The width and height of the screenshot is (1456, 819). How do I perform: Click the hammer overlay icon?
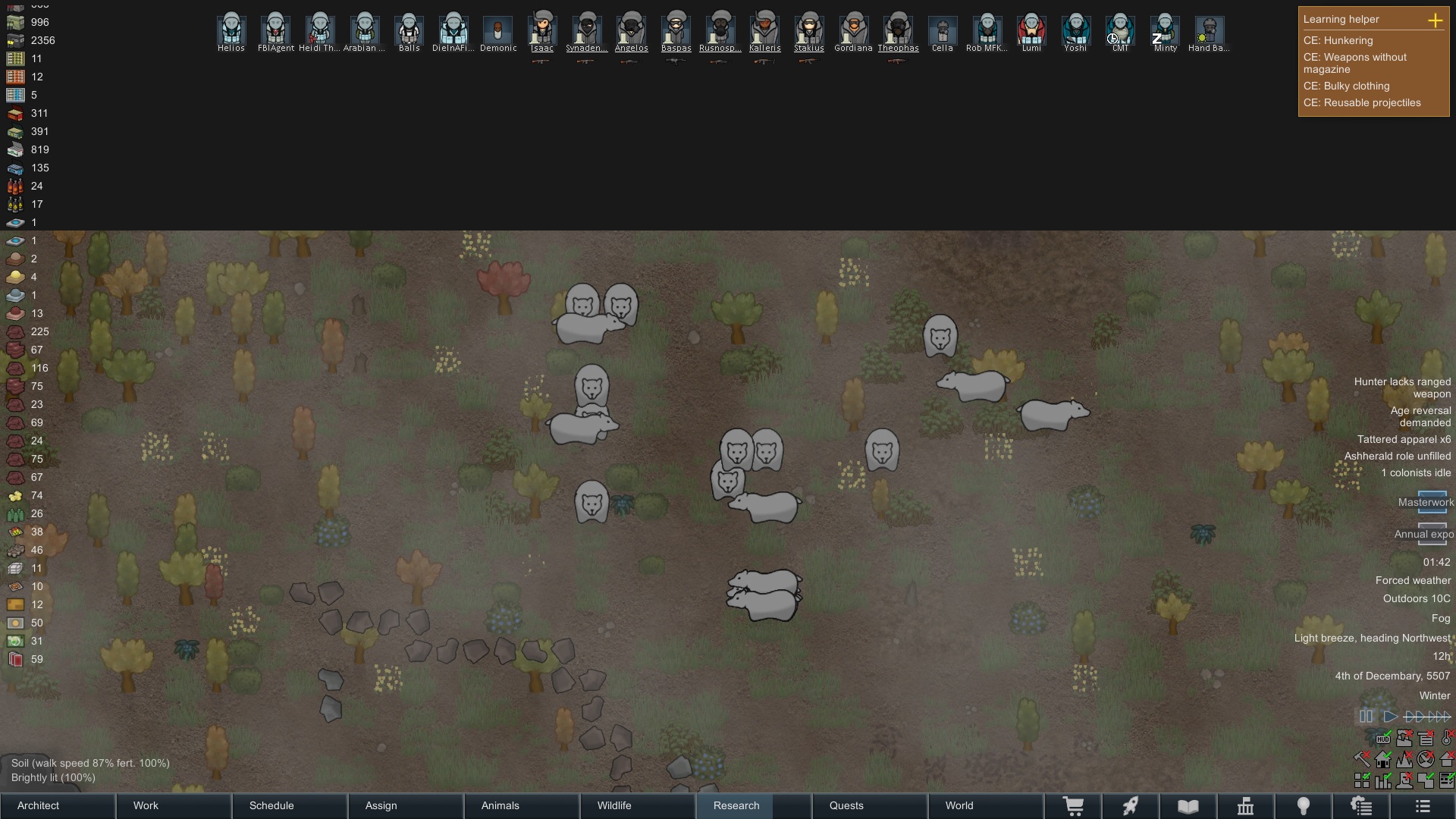click(x=1362, y=758)
